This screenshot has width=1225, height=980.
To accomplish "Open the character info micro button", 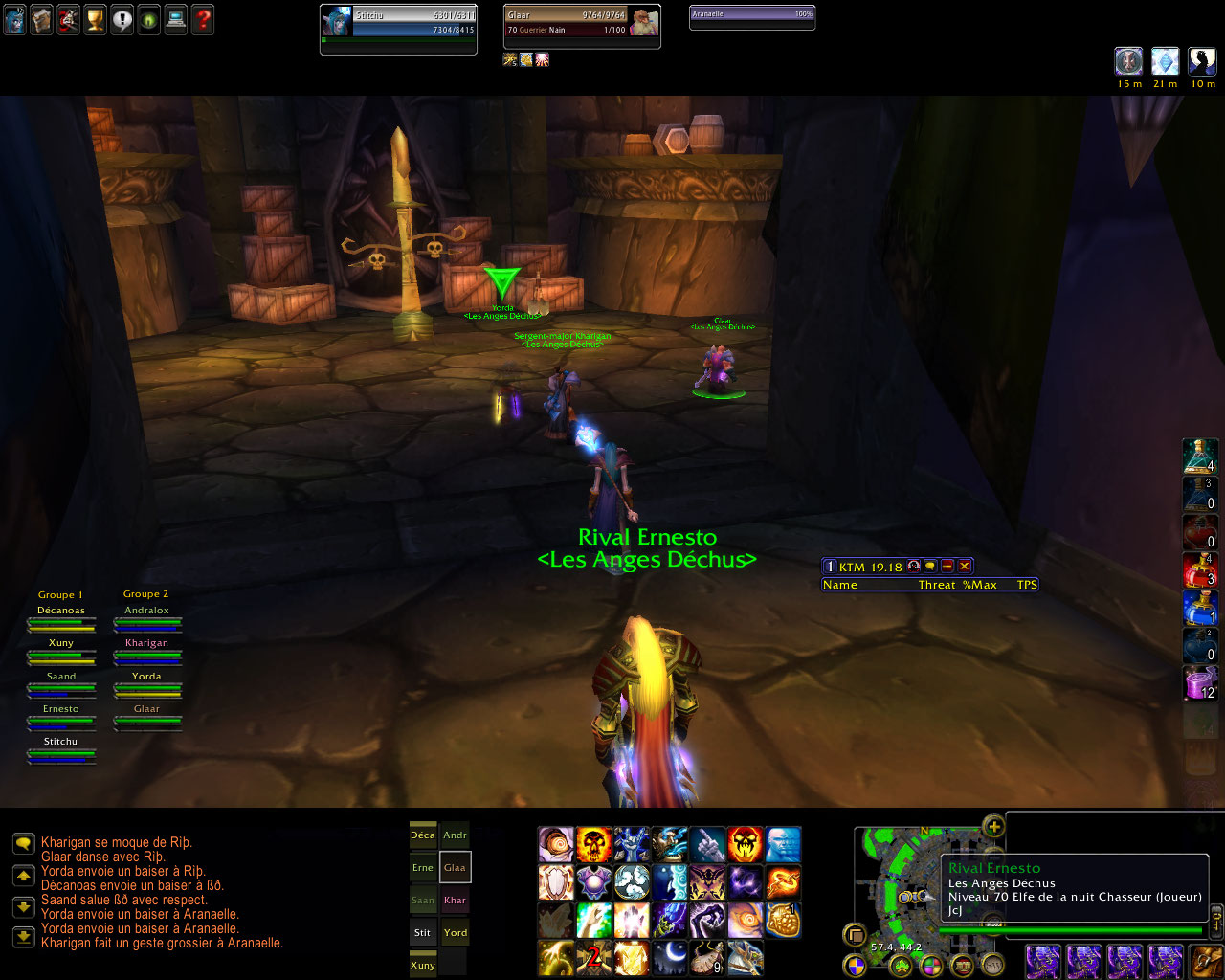I will click(x=14, y=20).
